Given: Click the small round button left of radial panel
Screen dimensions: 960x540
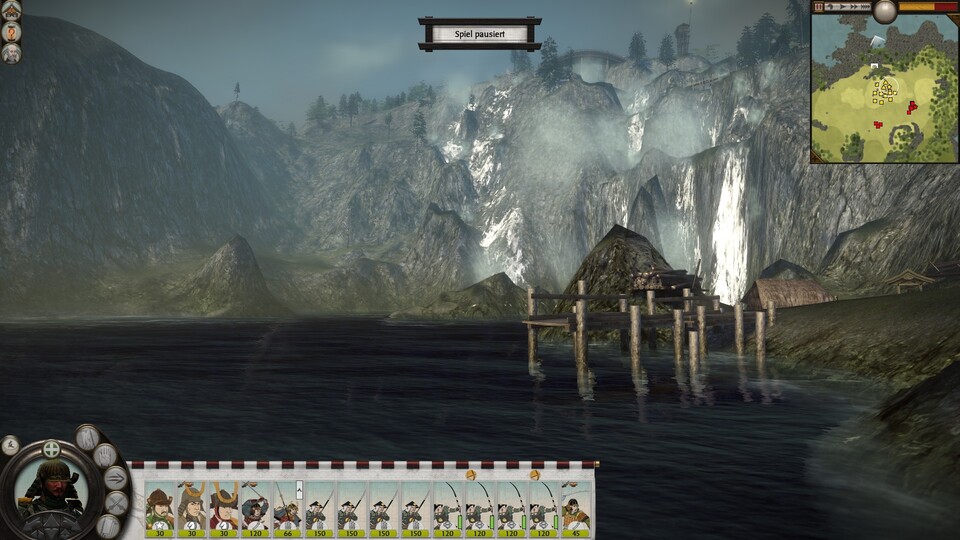Looking at the screenshot, I should pos(10,446).
